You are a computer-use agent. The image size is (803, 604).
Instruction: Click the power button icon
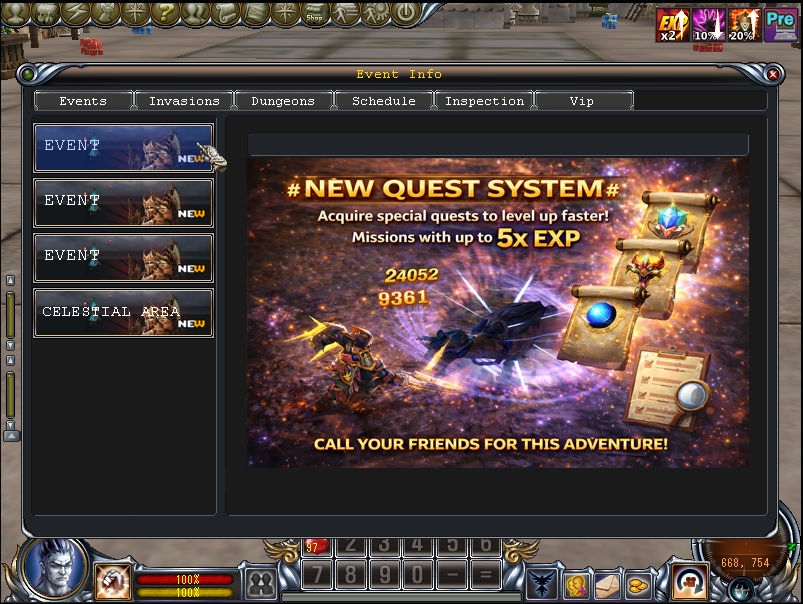405,13
